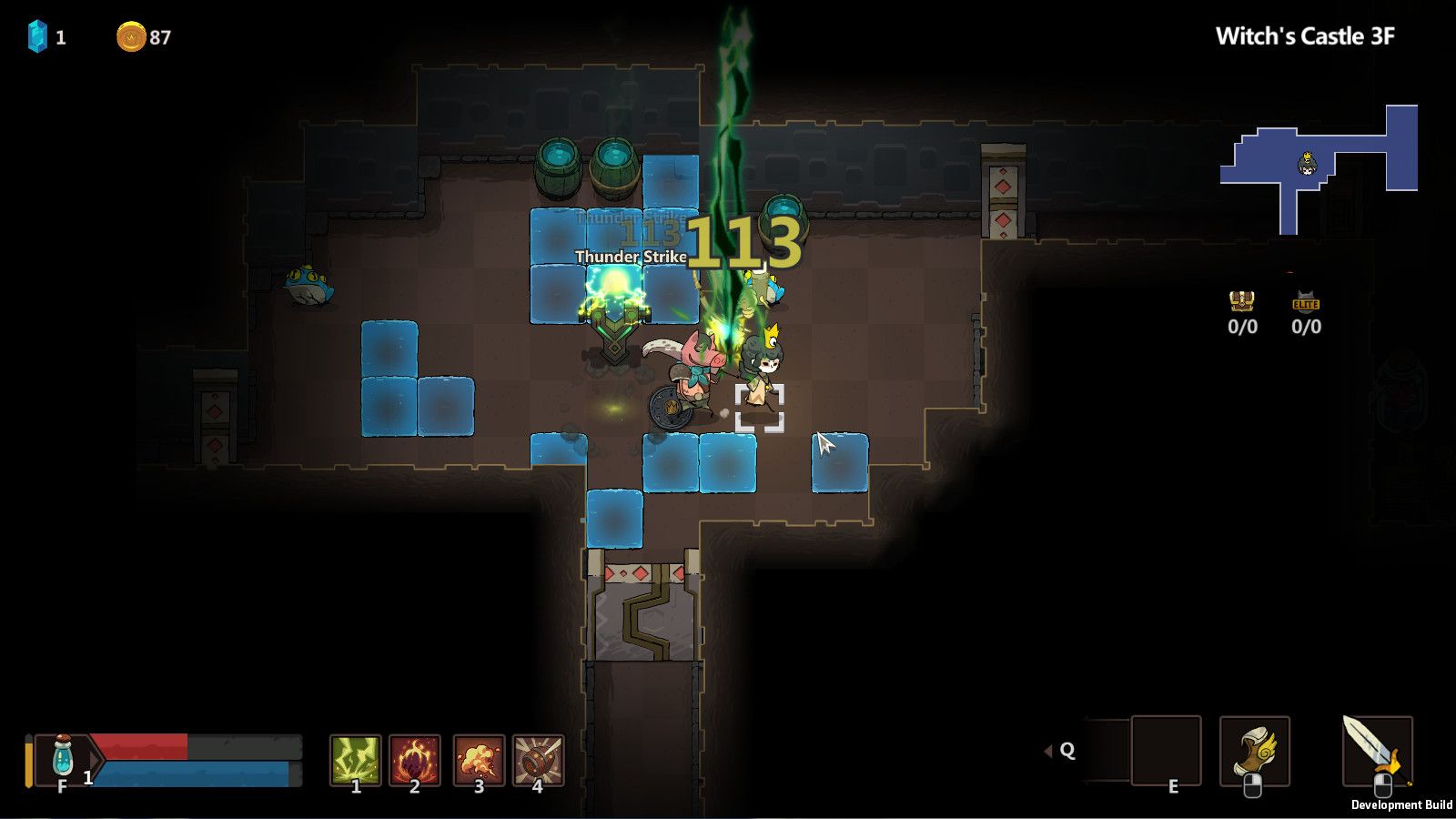This screenshot has height=819, width=1456.
Task: Click the Elite enemy counter badge
Action: click(x=1308, y=305)
